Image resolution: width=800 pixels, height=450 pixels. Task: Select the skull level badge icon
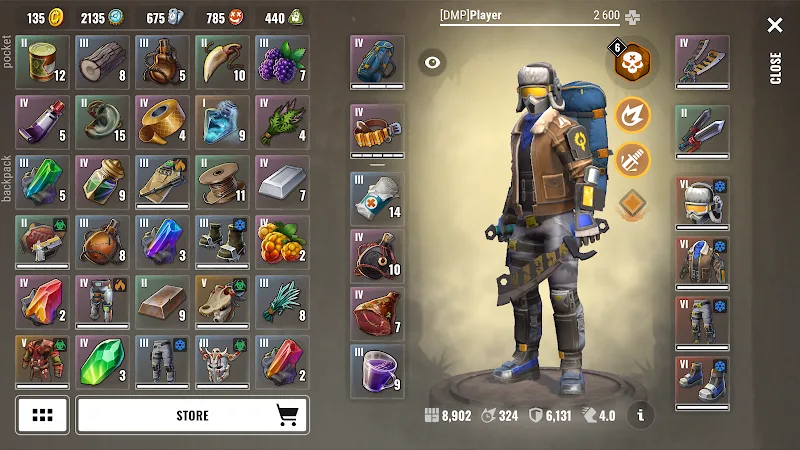click(632, 62)
